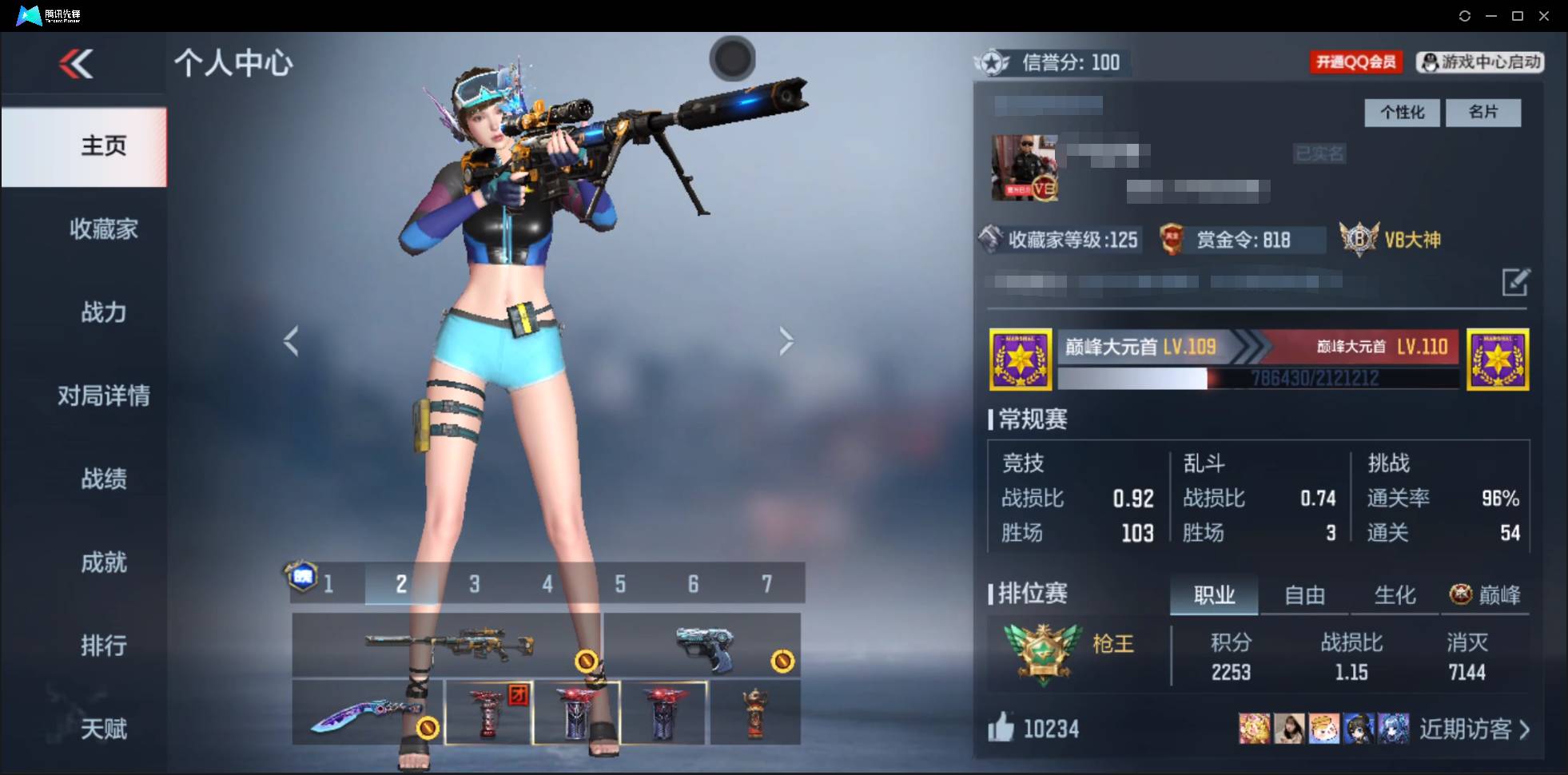Select the 收藏家等级 collector badge icon
Viewport: 1568px width, 775px height.
[993, 240]
